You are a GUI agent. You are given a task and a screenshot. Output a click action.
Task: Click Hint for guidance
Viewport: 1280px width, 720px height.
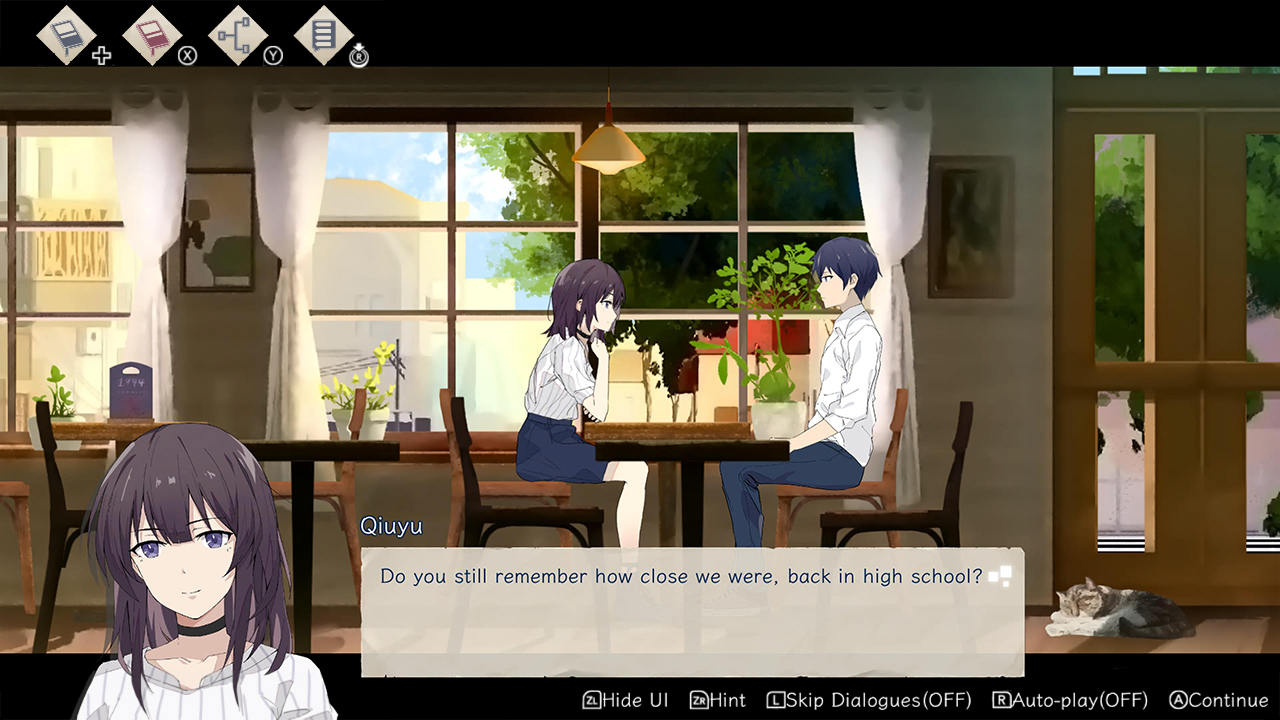click(727, 701)
